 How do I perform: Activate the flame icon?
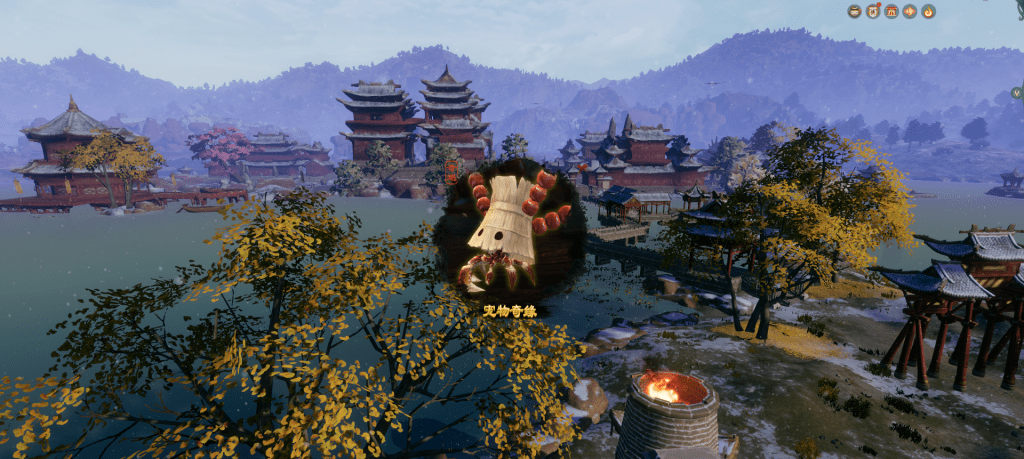tap(928, 11)
